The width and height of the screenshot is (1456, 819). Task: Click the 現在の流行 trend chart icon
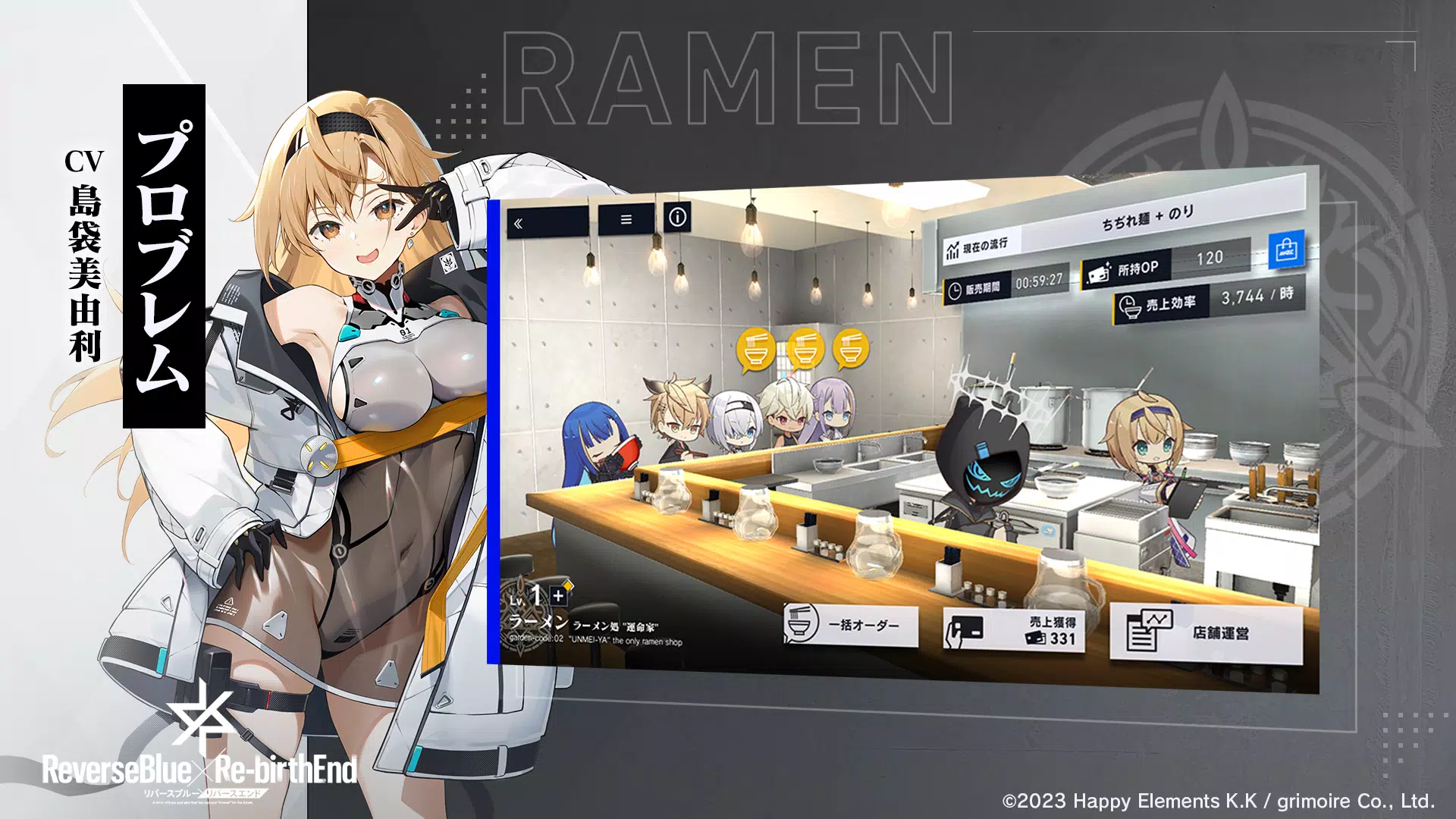point(953,250)
